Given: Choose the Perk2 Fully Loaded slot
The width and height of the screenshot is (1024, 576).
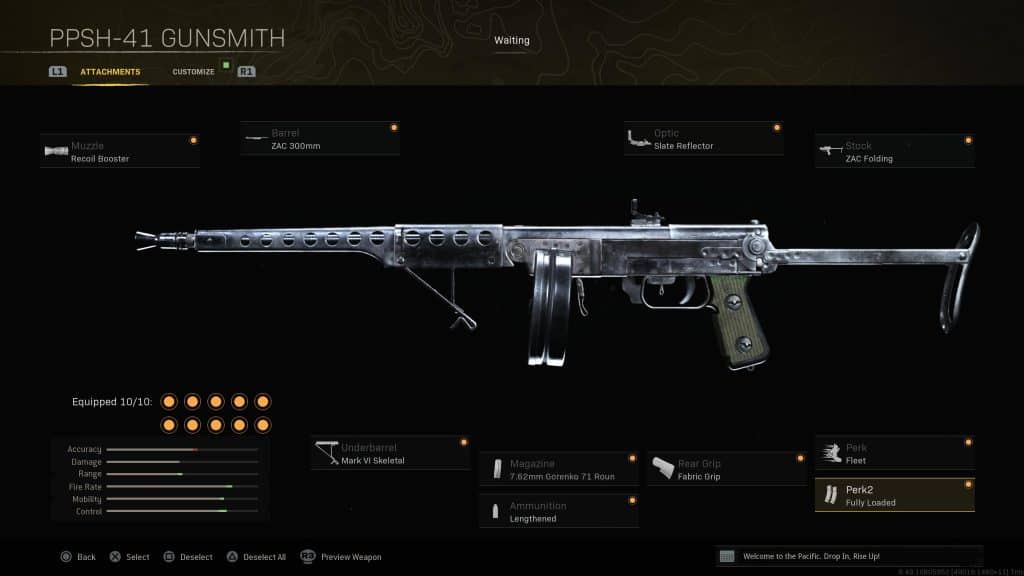Looking at the screenshot, I should point(894,496).
